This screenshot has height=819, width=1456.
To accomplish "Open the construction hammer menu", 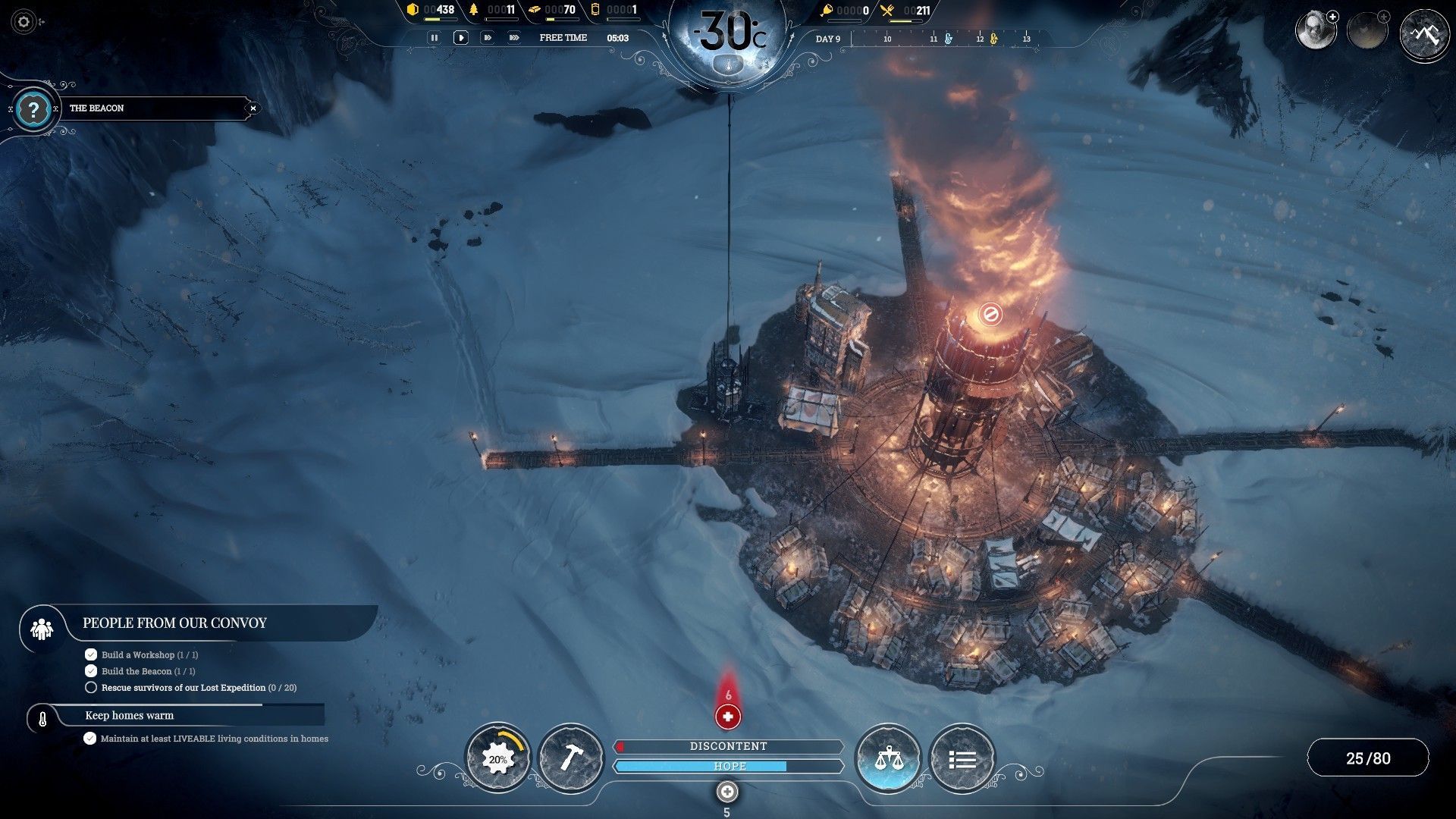I will (x=570, y=758).
